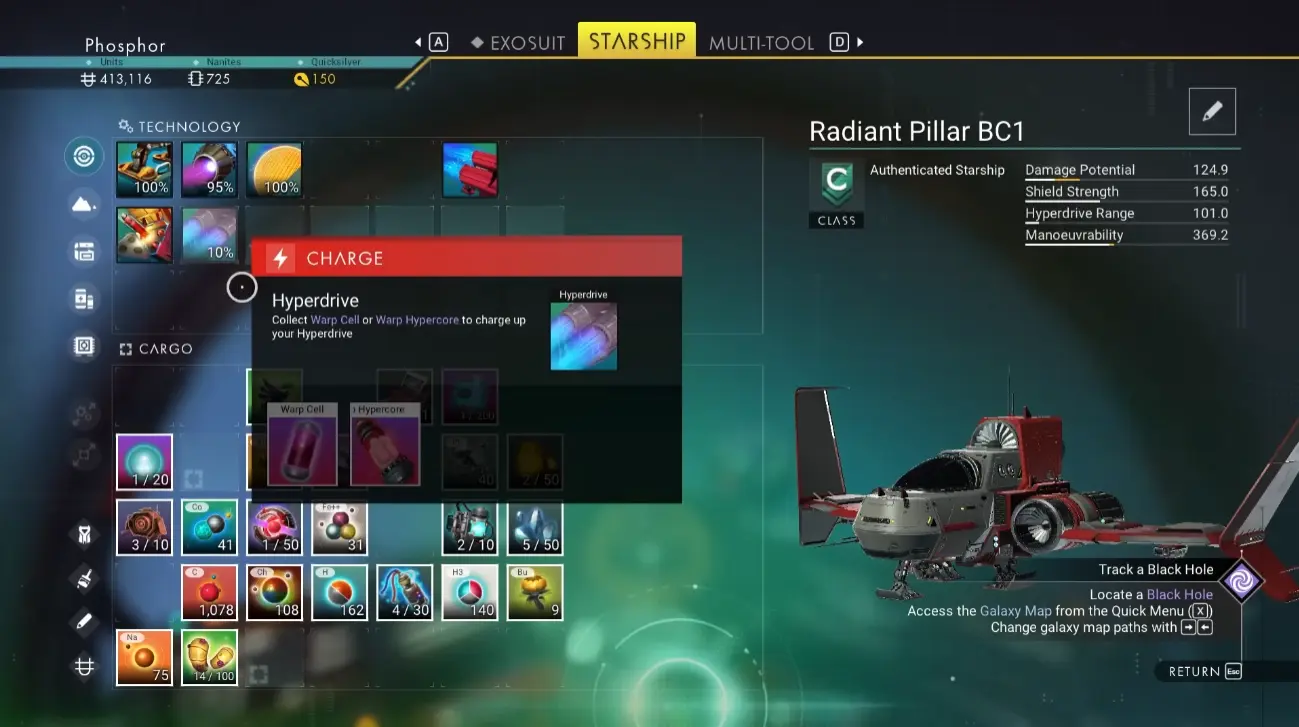
Task: Select the Cobalt stack showing 41 in cargo
Action: coord(209,527)
